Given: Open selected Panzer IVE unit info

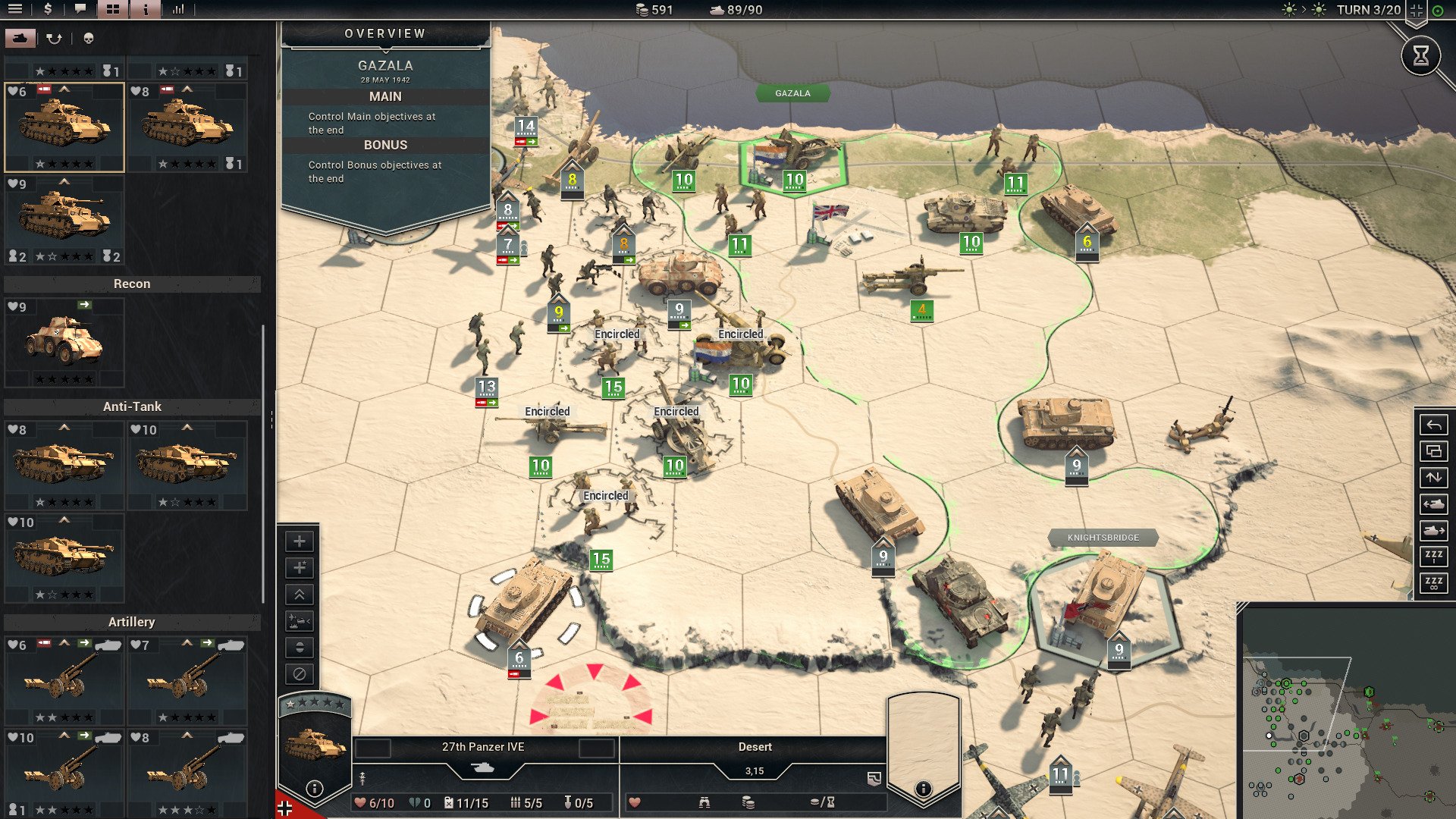Looking at the screenshot, I should (x=315, y=789).
